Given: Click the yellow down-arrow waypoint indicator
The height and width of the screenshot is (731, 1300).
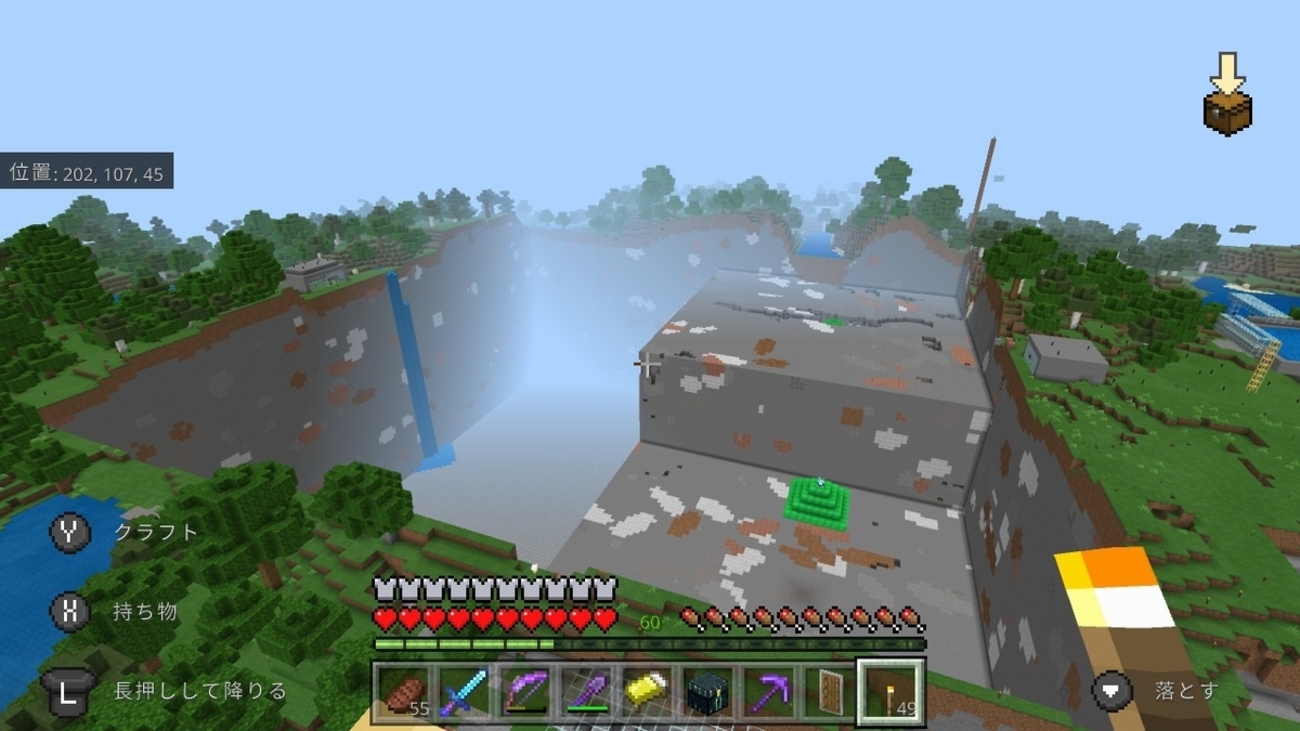Looking at the screenshot, I should pyautogui.click(x=1226, y=68).
